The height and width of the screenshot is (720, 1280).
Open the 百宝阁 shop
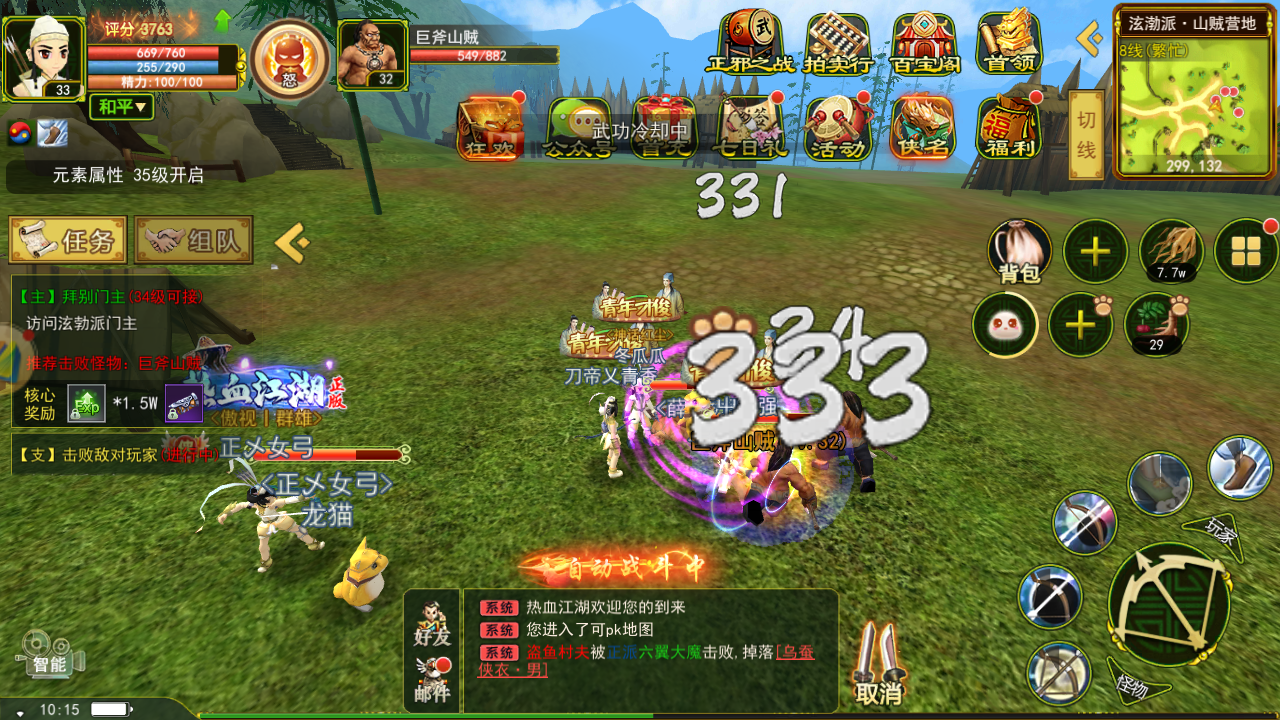coord(925,43)
